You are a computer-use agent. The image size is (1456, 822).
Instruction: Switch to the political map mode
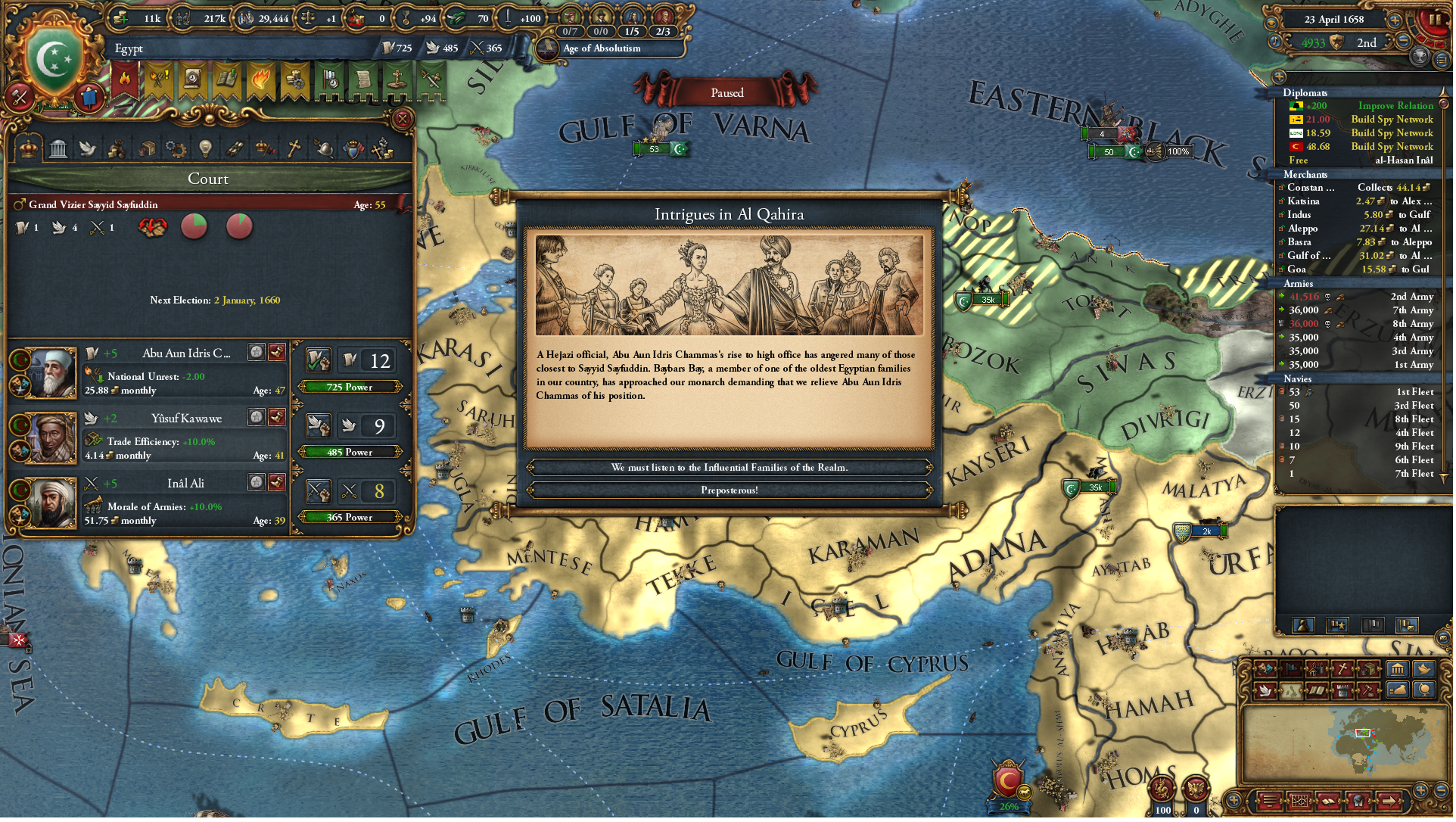pos(1291,668)
